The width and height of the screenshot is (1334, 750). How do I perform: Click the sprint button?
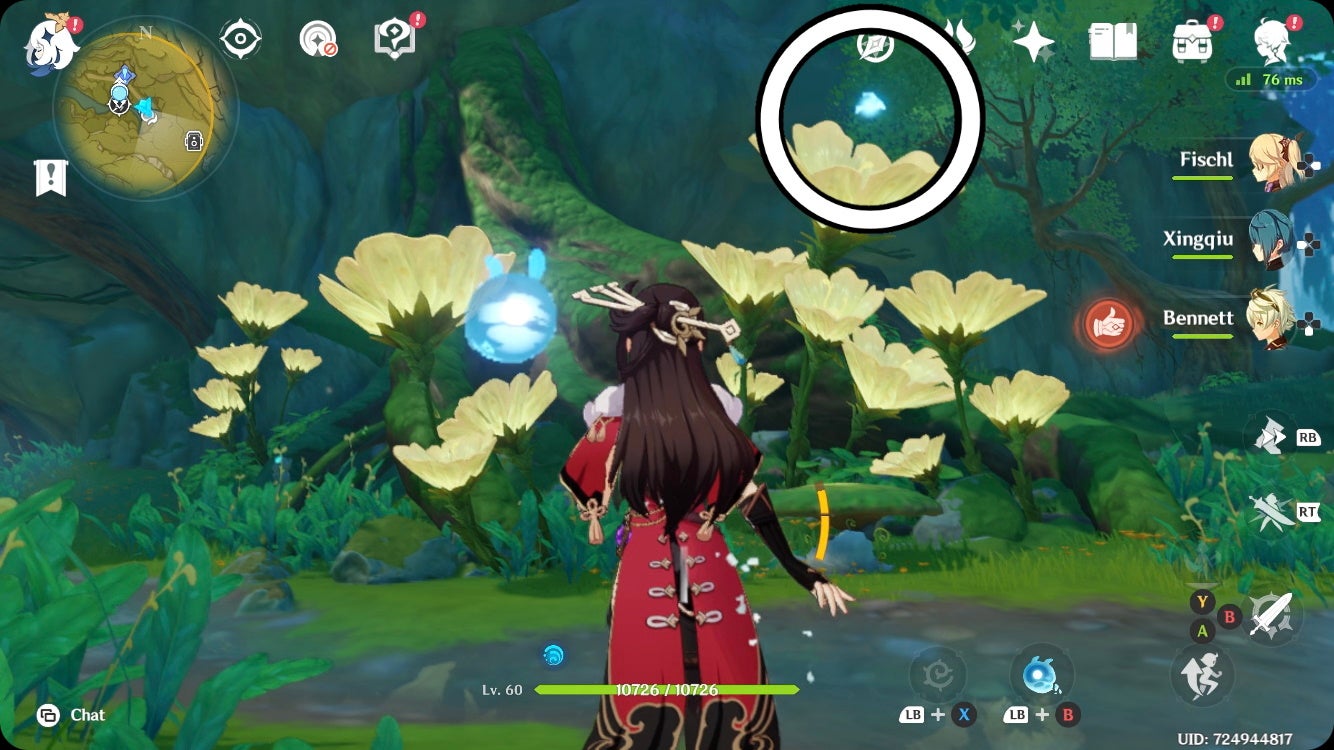tap(1203, 675)
